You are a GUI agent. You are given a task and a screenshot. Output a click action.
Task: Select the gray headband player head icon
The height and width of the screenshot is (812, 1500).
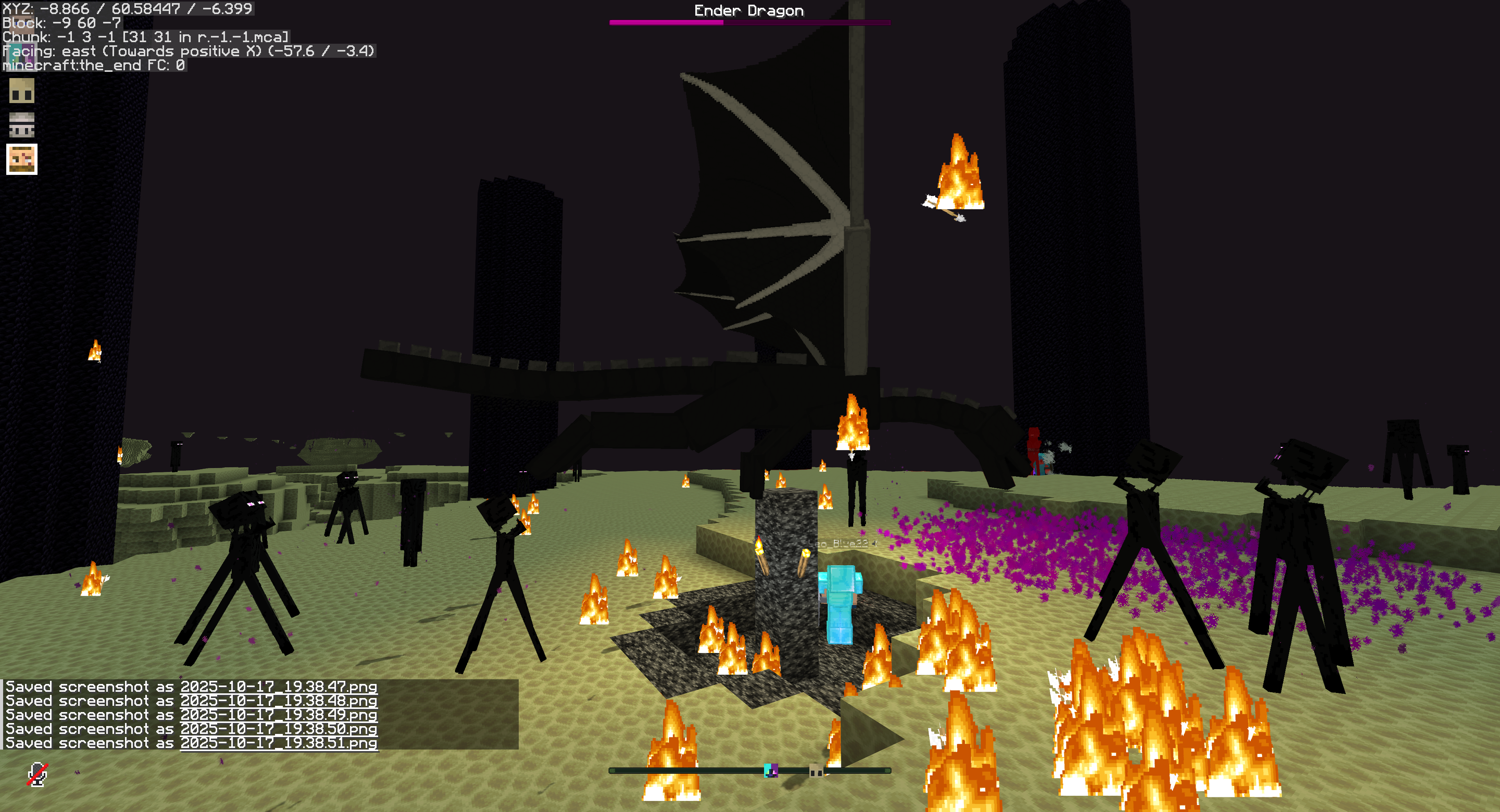(21, 125)
